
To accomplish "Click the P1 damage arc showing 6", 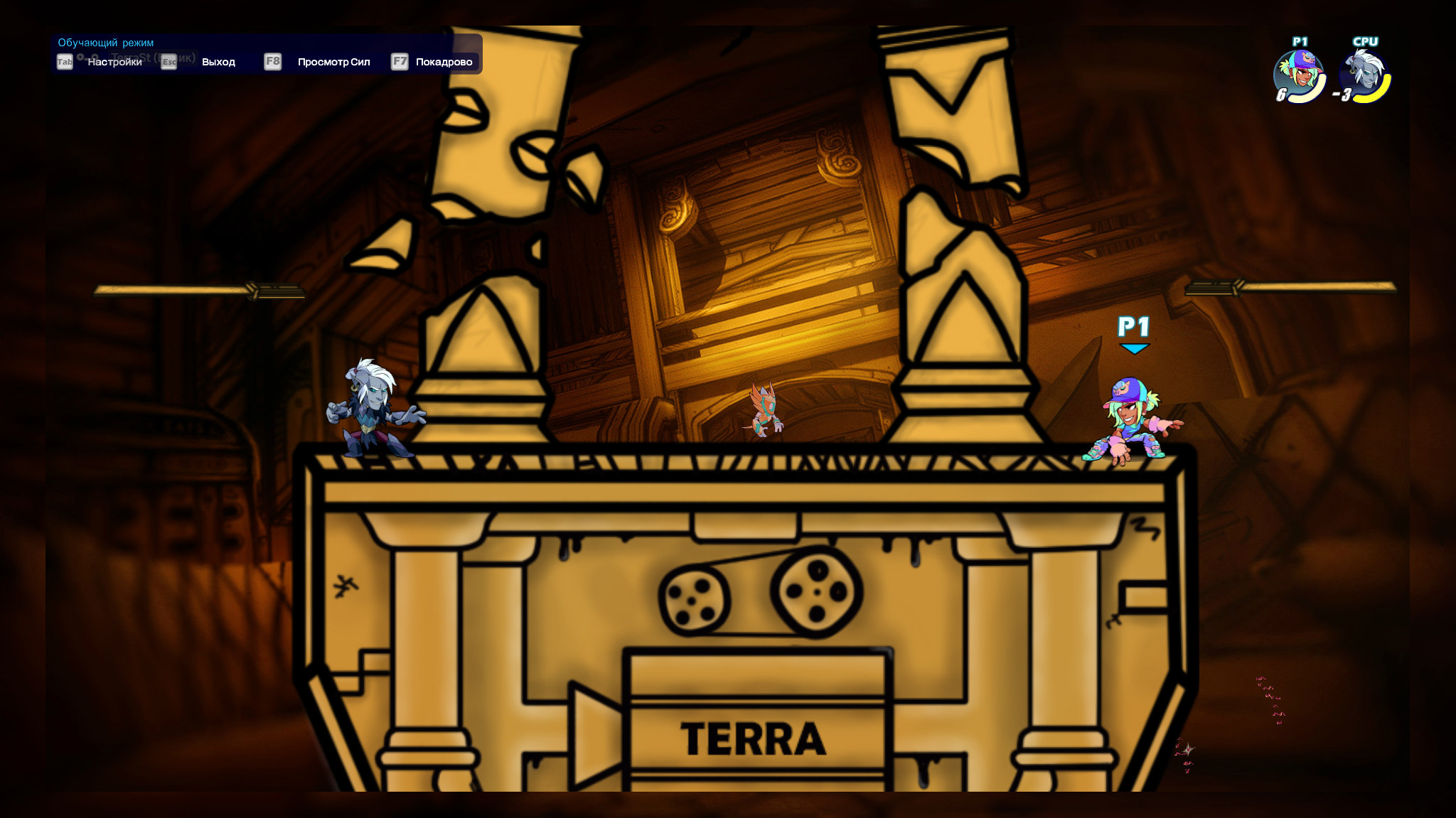I will (1282, 95).
